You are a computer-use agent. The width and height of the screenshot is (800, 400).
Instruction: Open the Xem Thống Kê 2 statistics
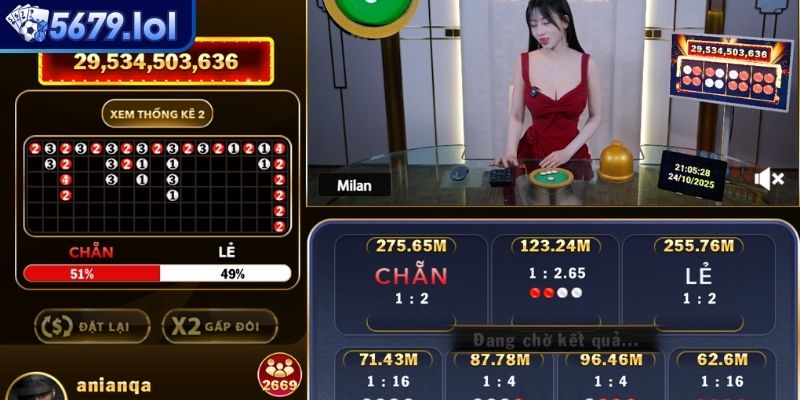[x=157, y=114]
